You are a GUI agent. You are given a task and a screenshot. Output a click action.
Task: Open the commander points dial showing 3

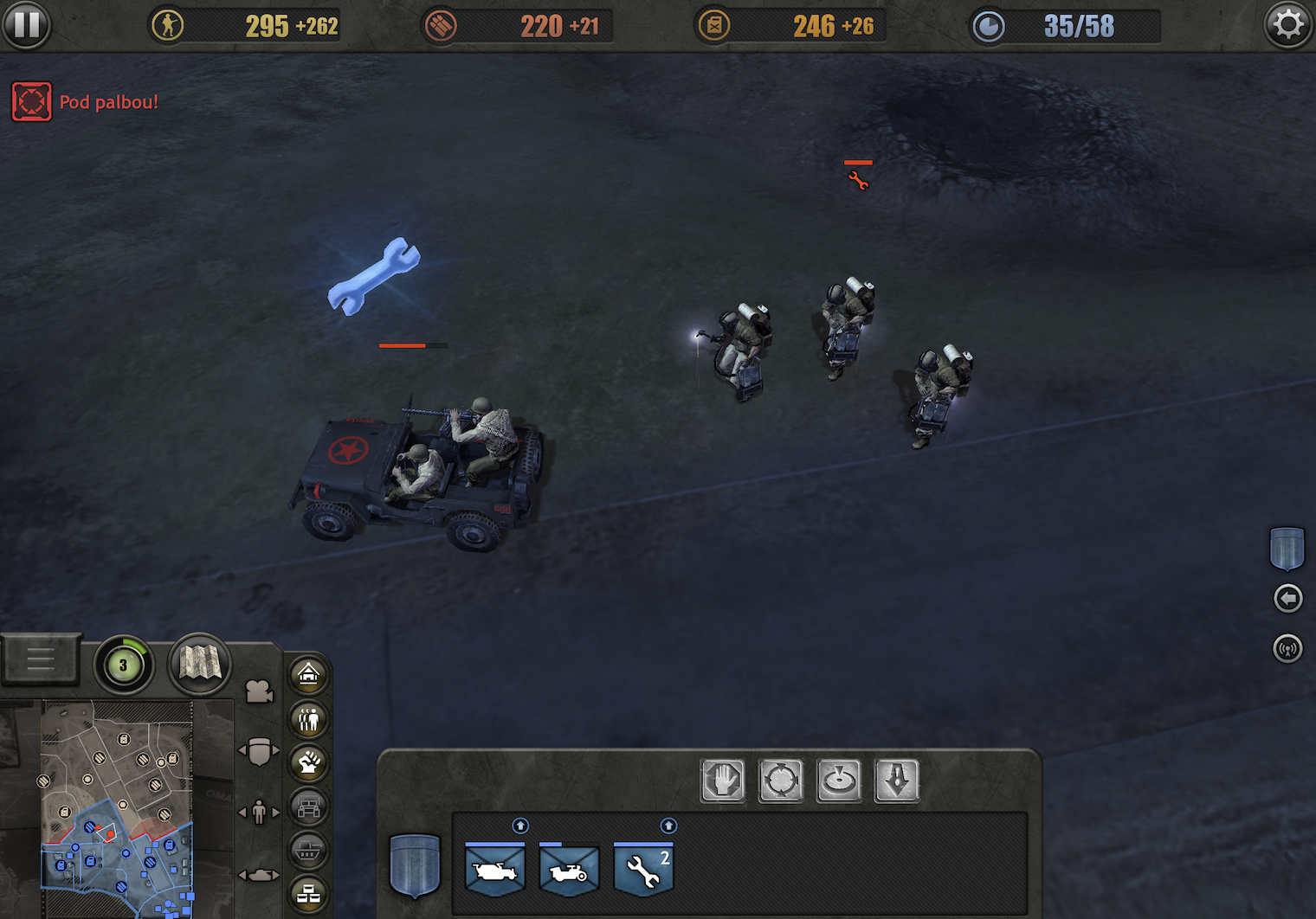pos(123,665)
